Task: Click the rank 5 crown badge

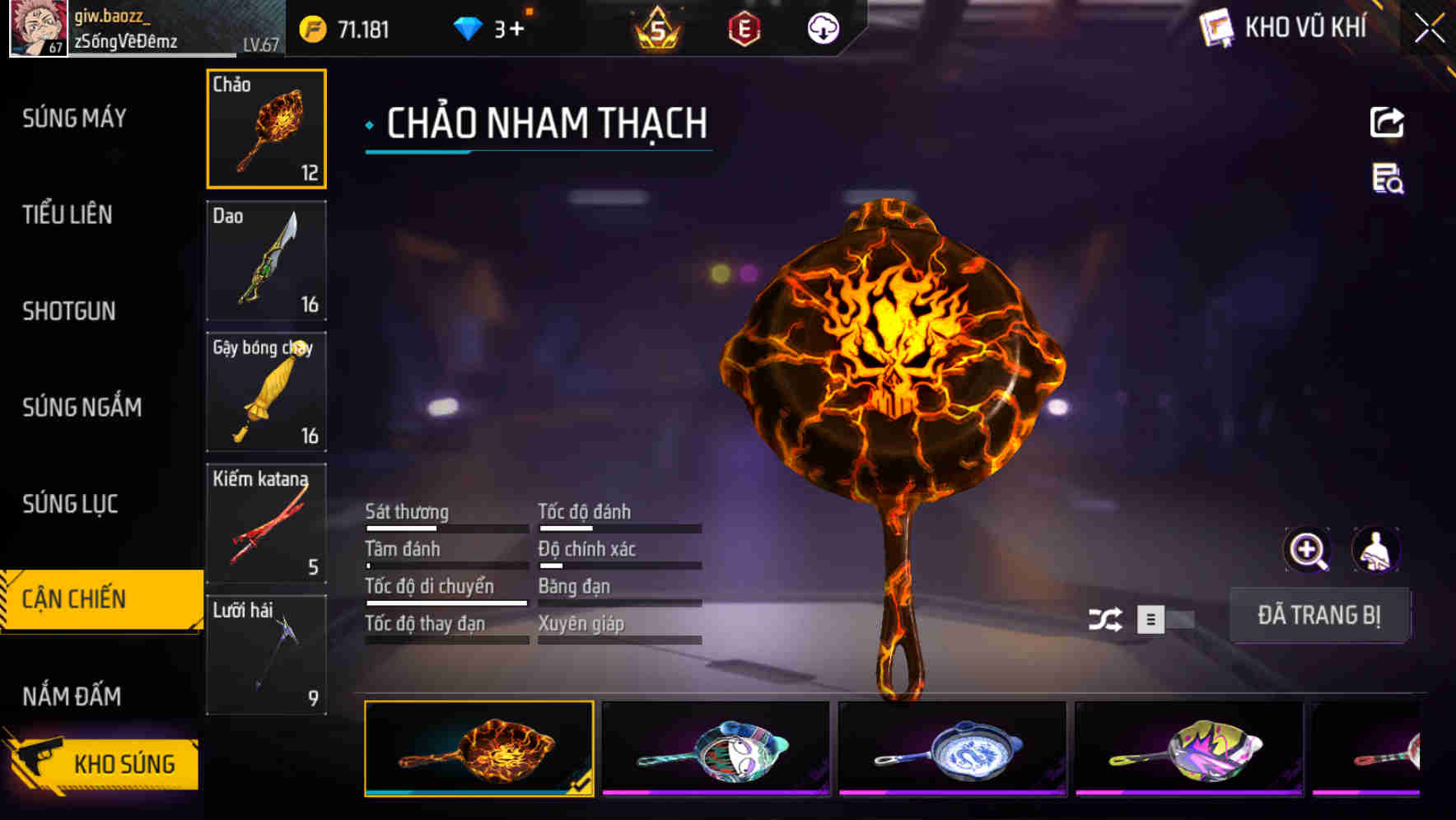Action: click(x=659, y=29)
